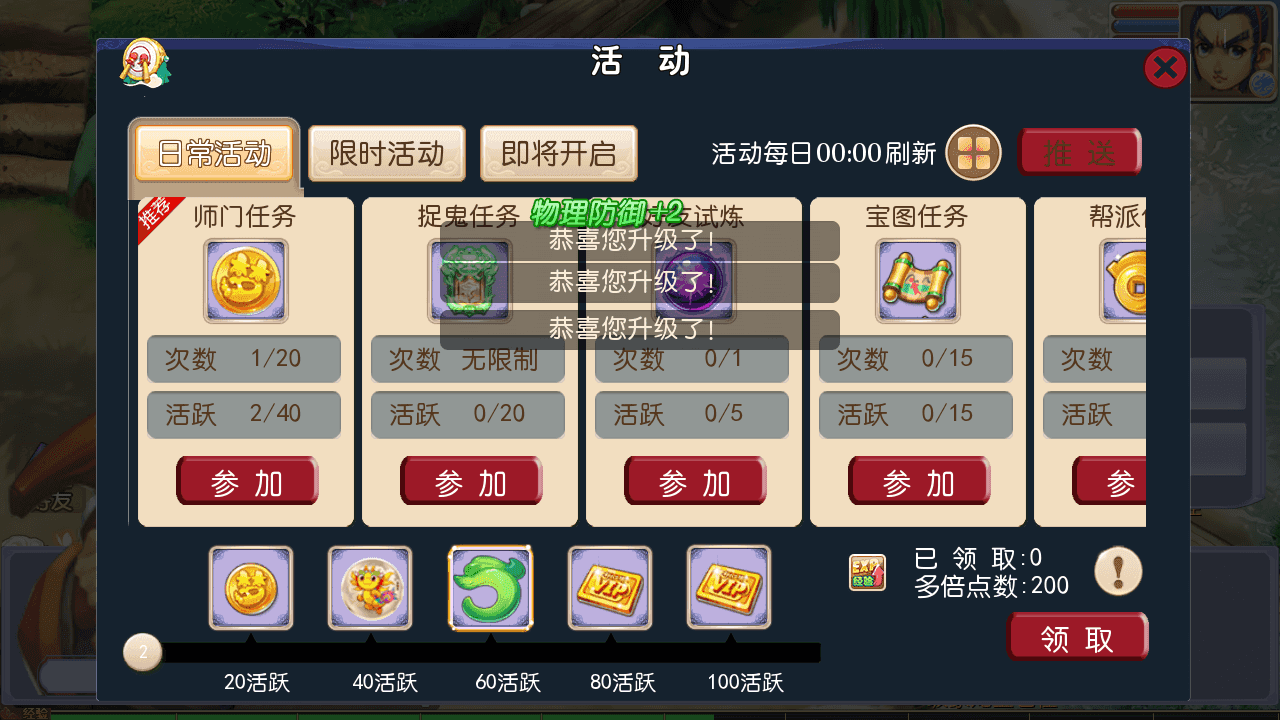Select the 20活跃 coin reward chest

[250, 588]
